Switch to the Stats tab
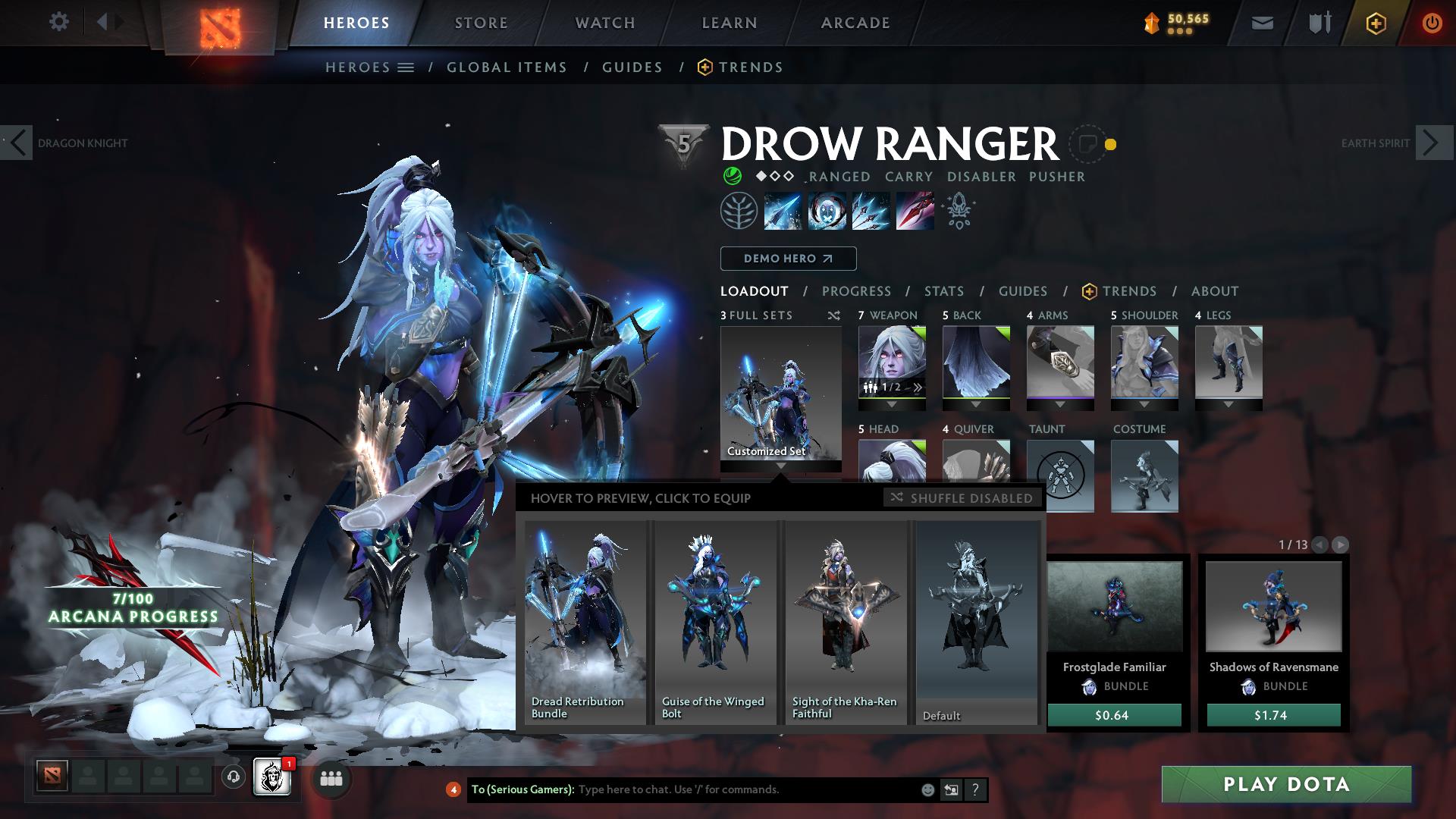This screenshot has width=1456, height=819. pyautogui.click(x=943, y=291)
